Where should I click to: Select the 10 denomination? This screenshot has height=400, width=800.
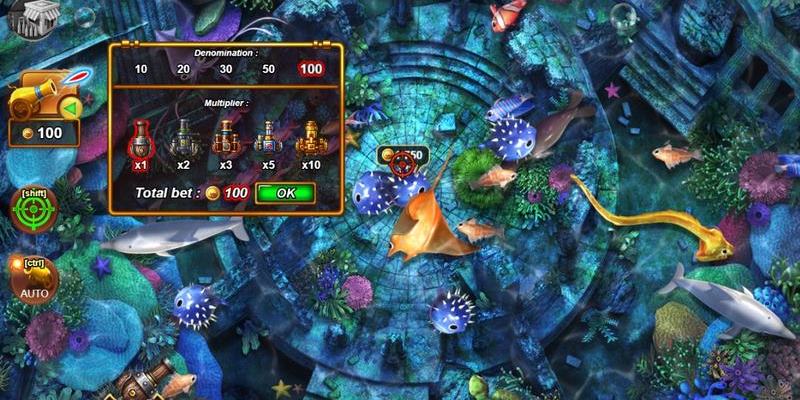141,71
